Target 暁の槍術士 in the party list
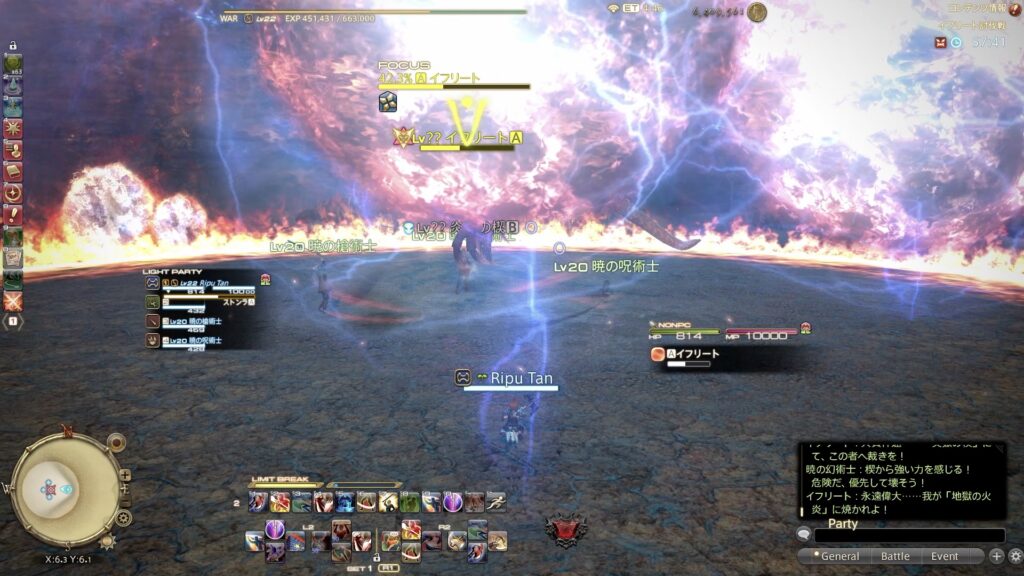This screenshot has width=1024, height=576. pyautogui.click(x=195, y=321)
